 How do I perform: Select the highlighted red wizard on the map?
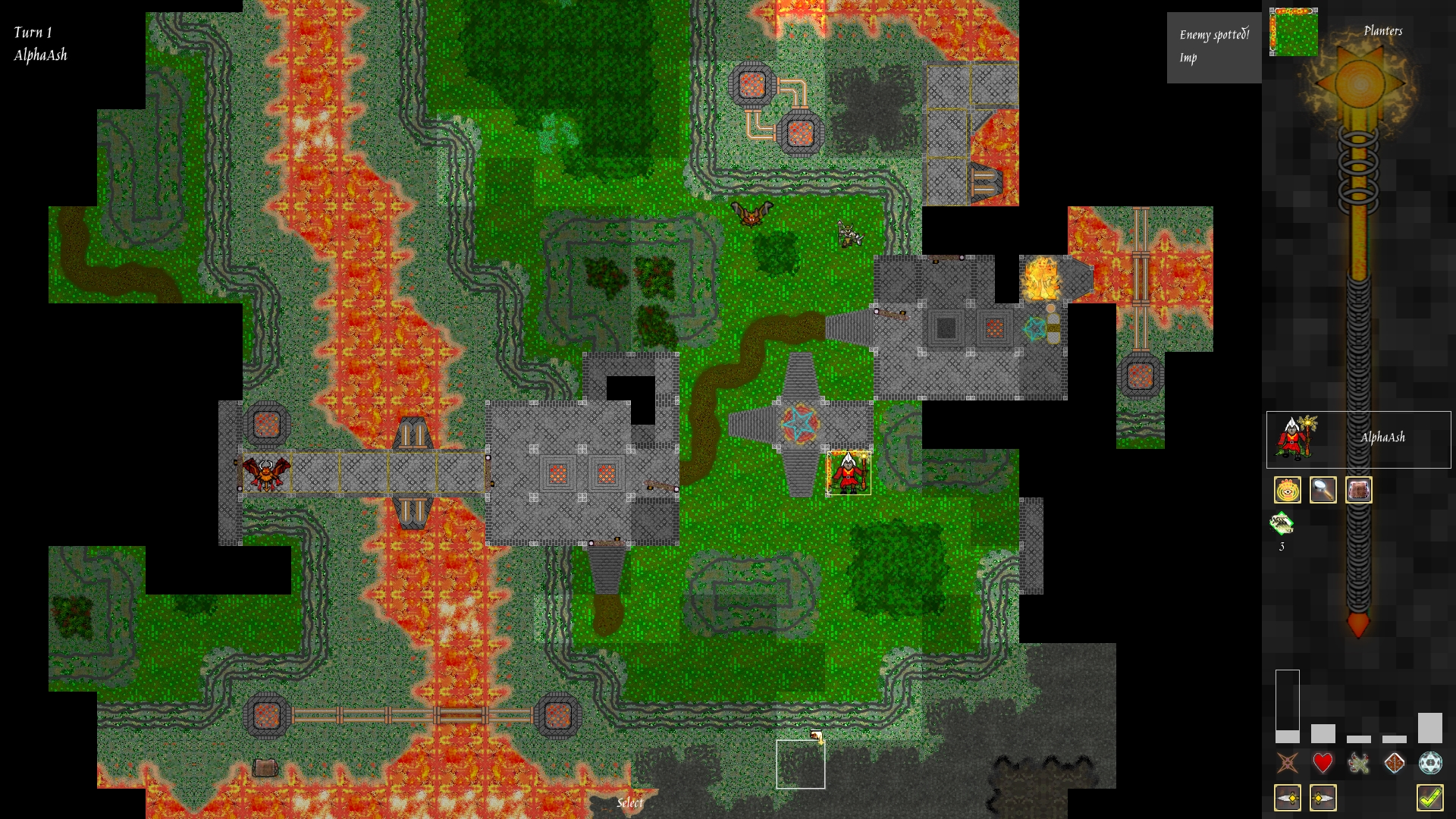click(x=847, y=474)
